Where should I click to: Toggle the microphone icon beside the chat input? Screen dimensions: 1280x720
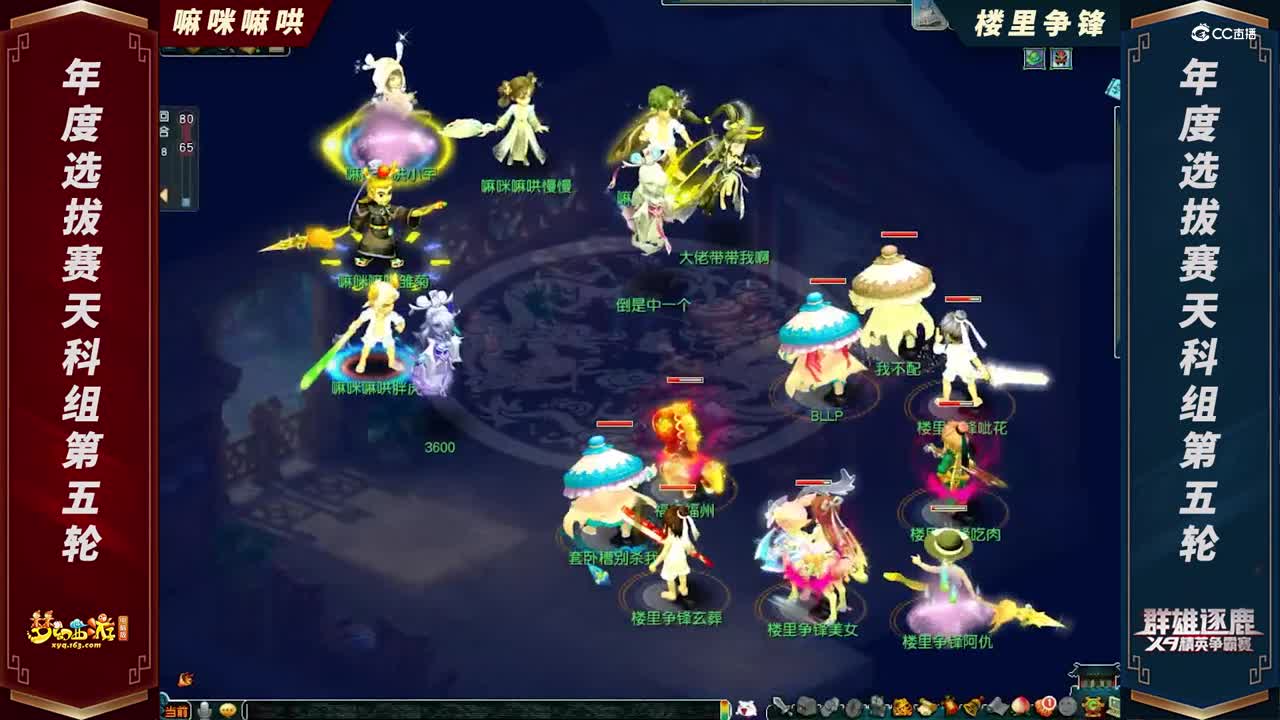206,711
